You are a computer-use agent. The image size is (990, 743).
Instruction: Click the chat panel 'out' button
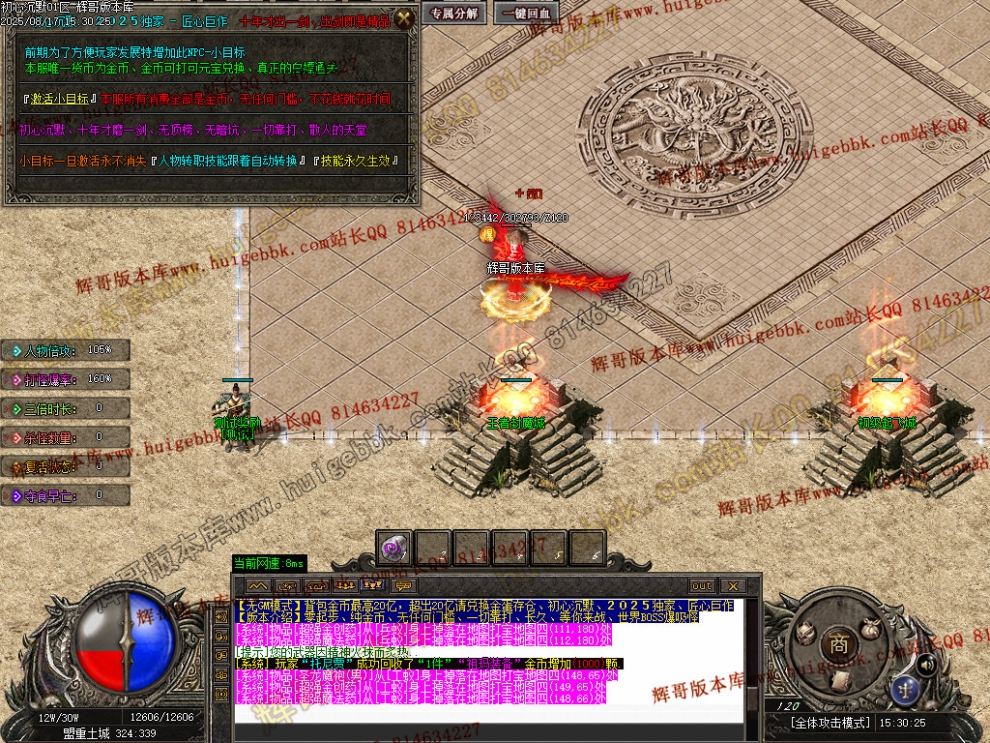point(702,586)
